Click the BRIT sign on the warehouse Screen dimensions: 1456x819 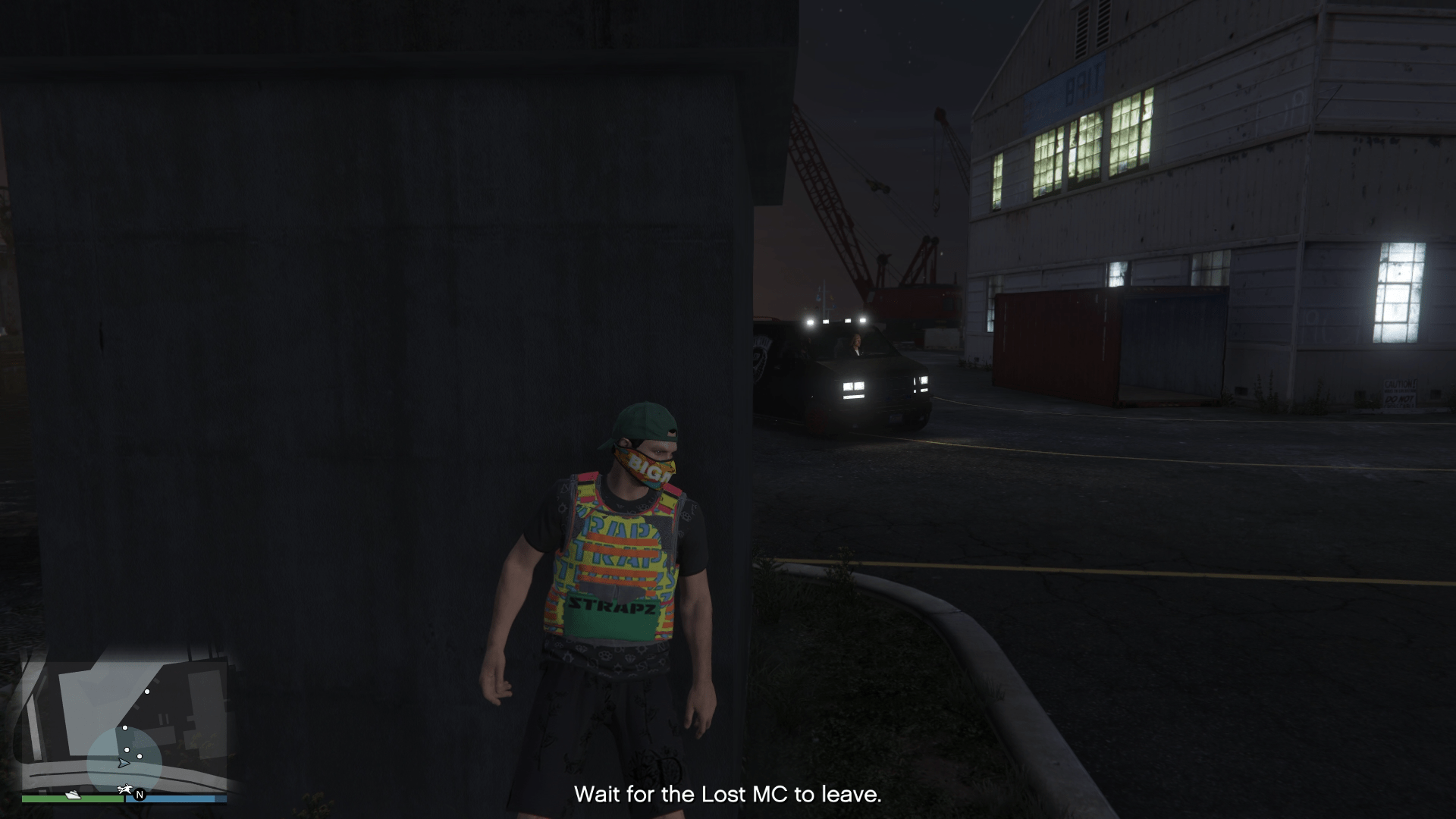tap(1080, 85)
